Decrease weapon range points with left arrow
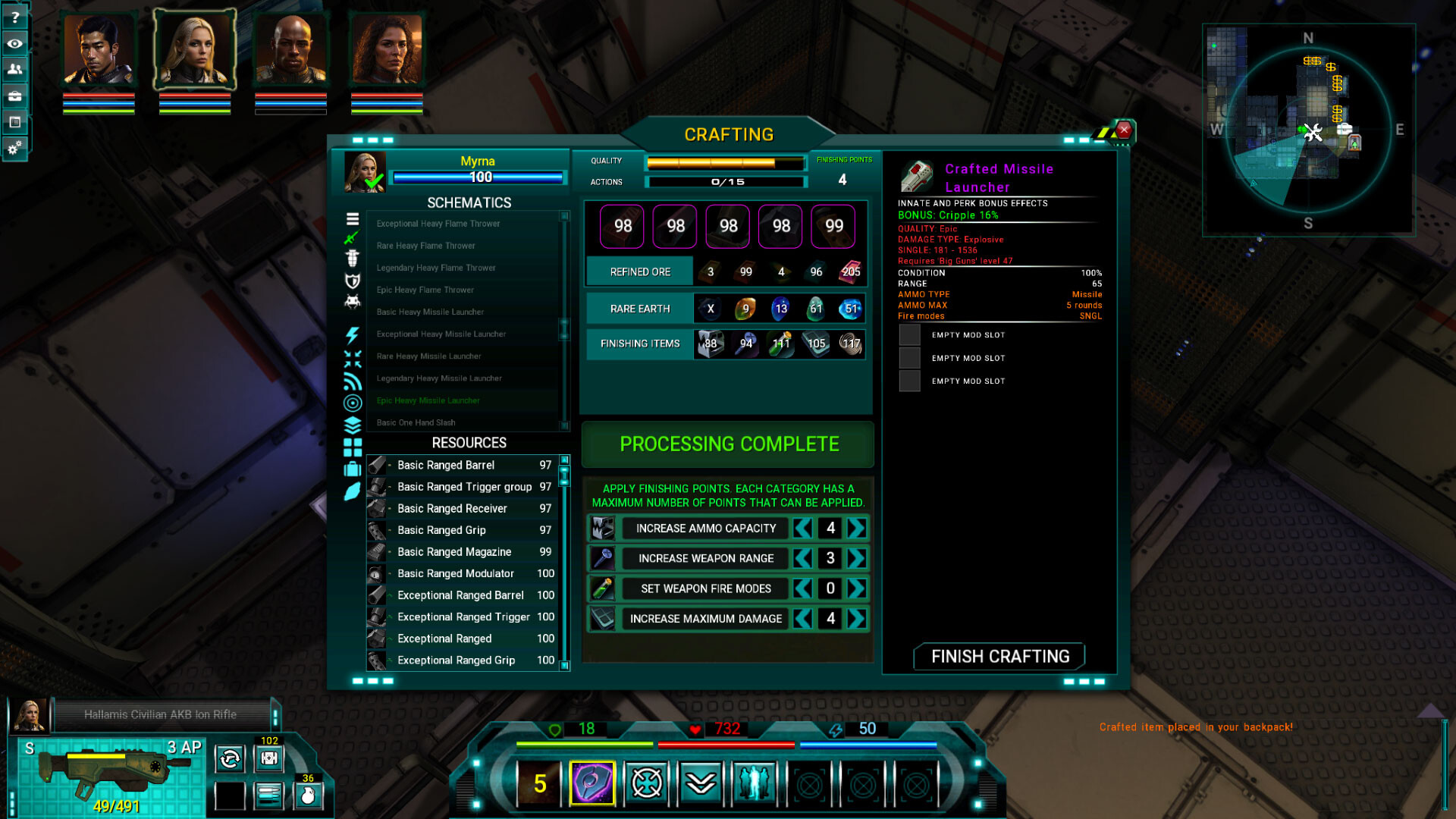This screenshot has height=819, width=1456. tap(803, 559)
